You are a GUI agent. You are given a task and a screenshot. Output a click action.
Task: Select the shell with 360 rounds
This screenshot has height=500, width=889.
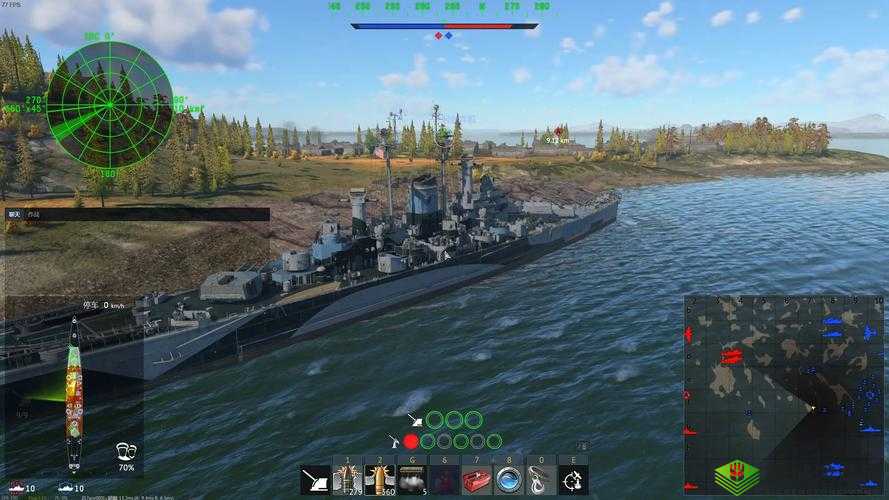pyautogui.click(x=381, y=481)
